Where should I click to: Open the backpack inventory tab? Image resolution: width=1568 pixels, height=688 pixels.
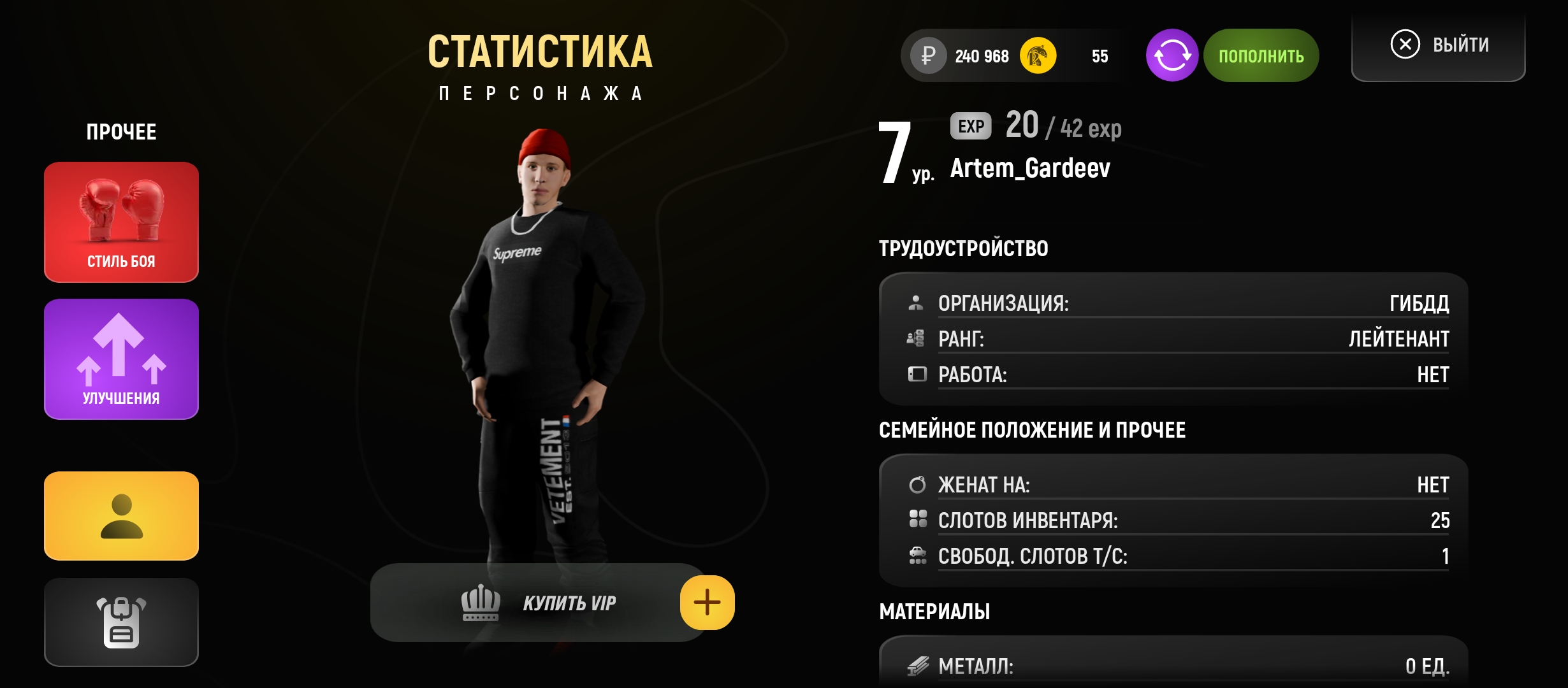pyautogui.click(x=121, y=622)
